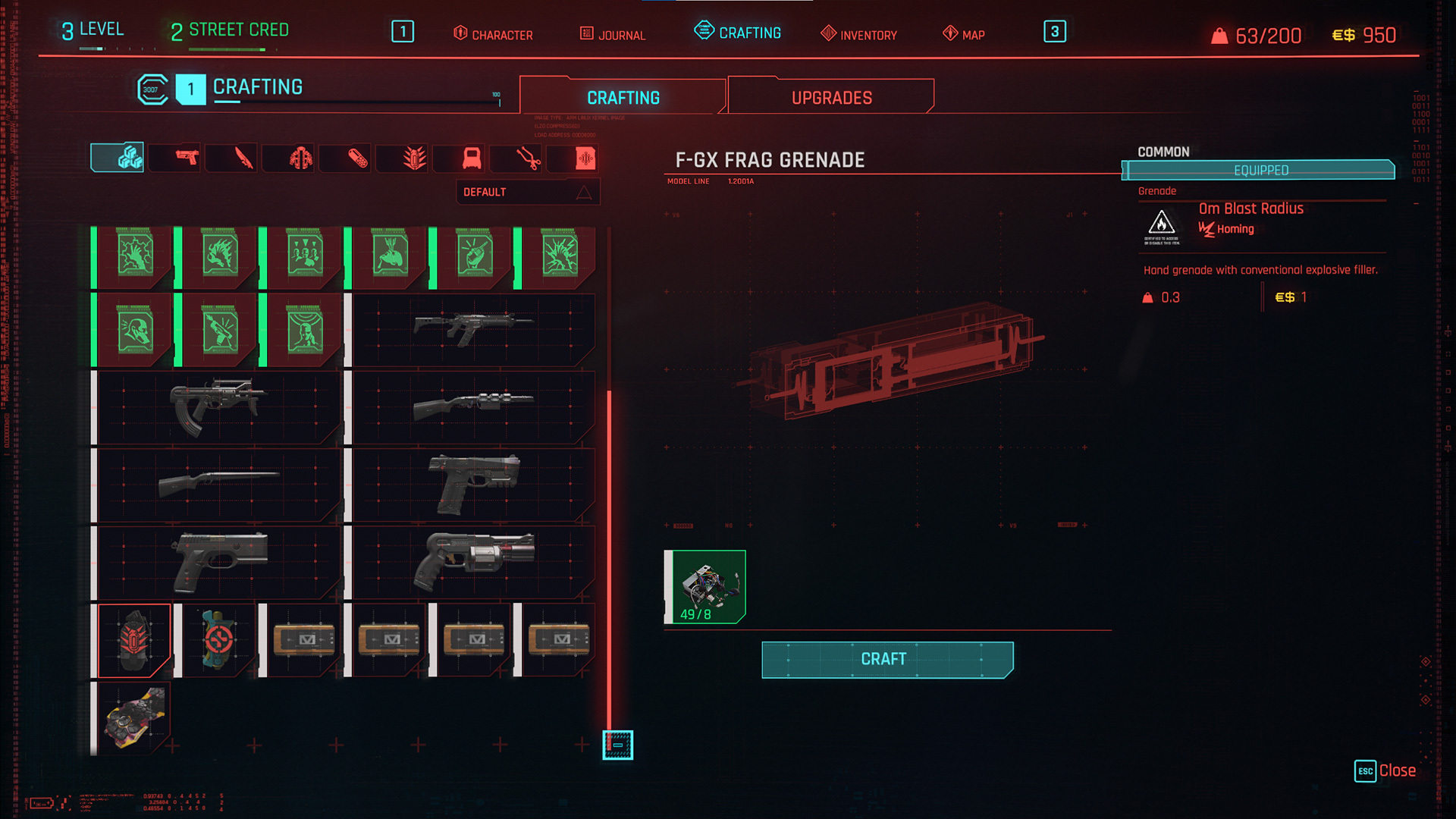
Task: Open the consumables pill filter
Action: [x=345, y=158]
